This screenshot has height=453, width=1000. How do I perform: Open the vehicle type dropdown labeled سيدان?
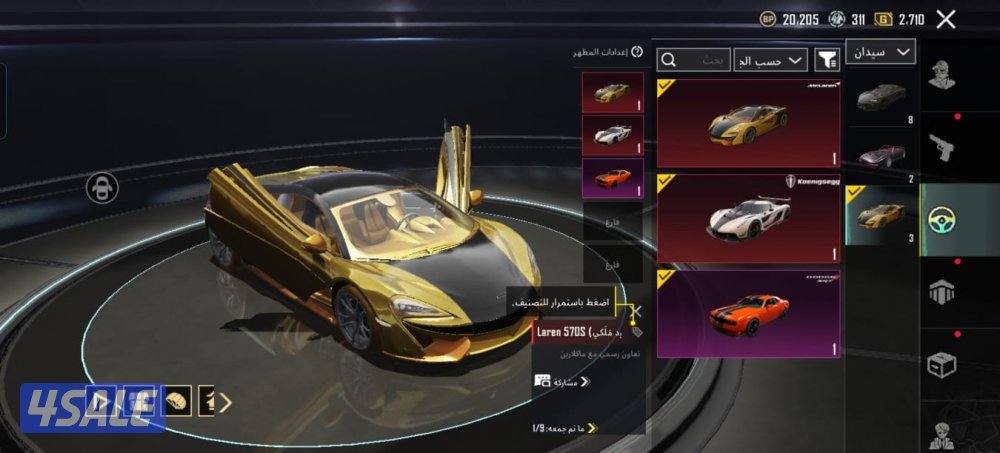coord(880,51)
